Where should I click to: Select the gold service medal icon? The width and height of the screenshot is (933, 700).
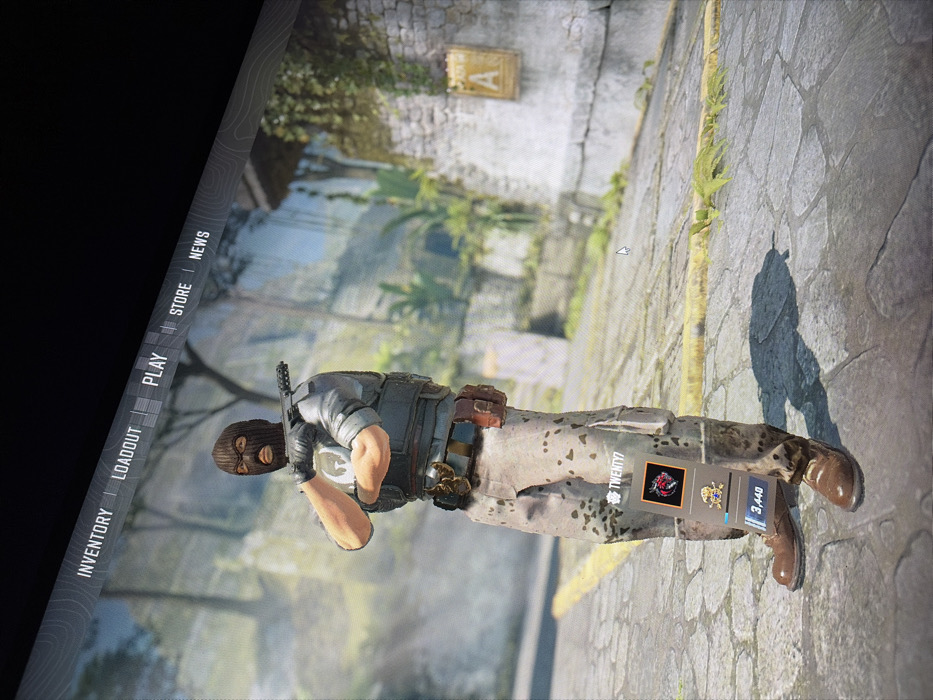pyautogui.click(x=713, y=494)
